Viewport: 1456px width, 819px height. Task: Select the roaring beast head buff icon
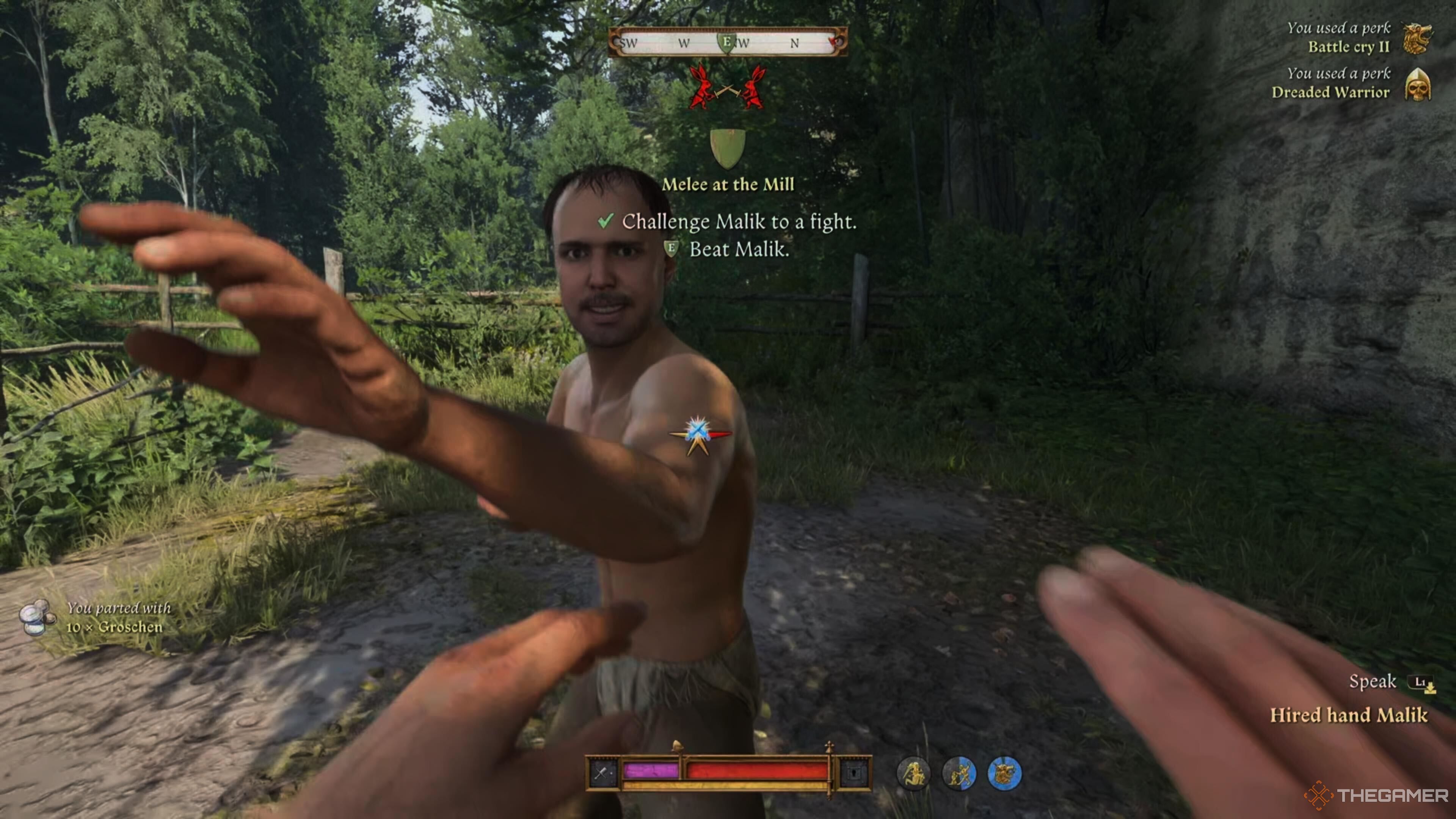point(1004,774)
